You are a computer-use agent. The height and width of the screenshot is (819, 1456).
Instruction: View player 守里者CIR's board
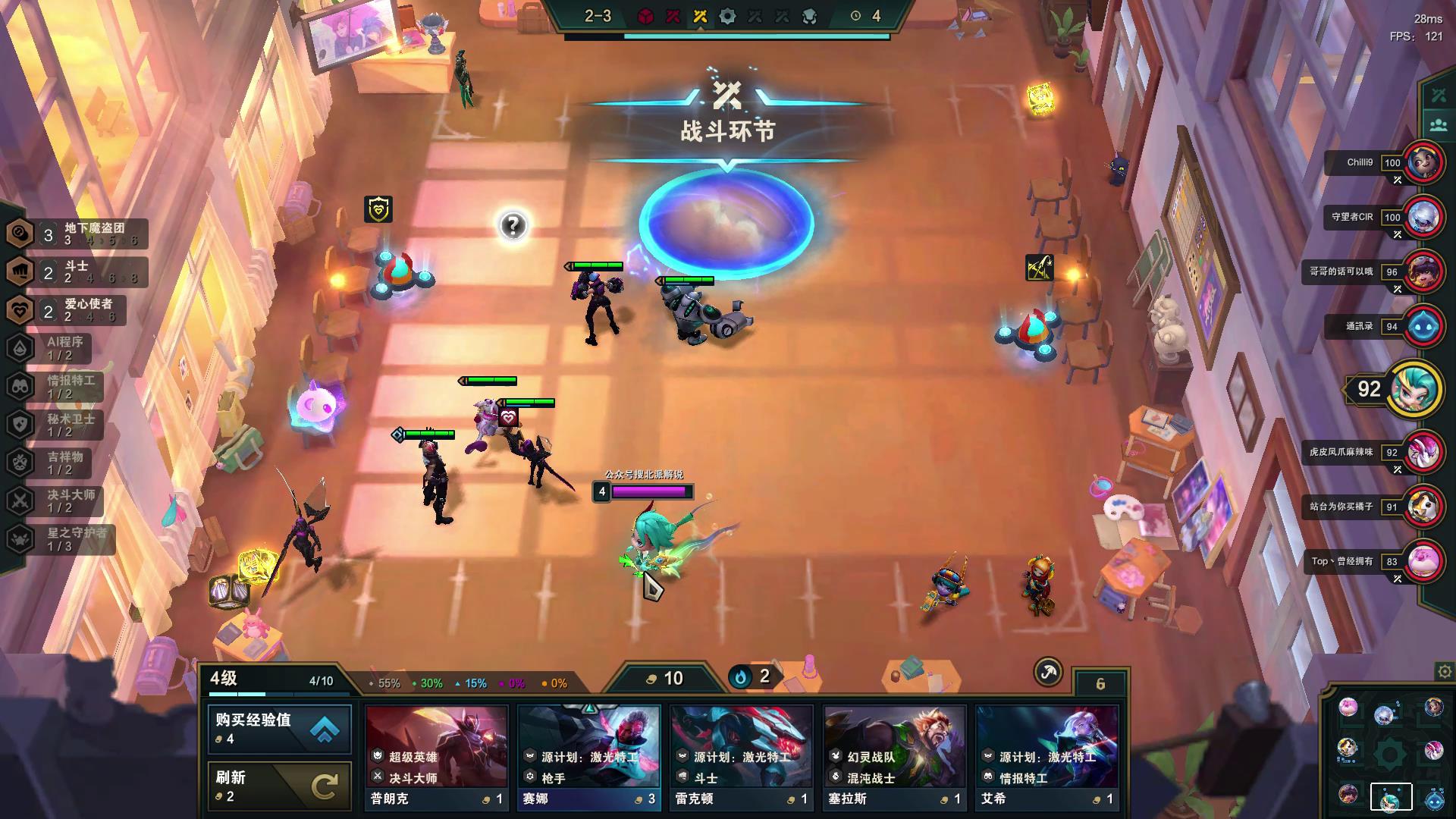[1423, 218]
